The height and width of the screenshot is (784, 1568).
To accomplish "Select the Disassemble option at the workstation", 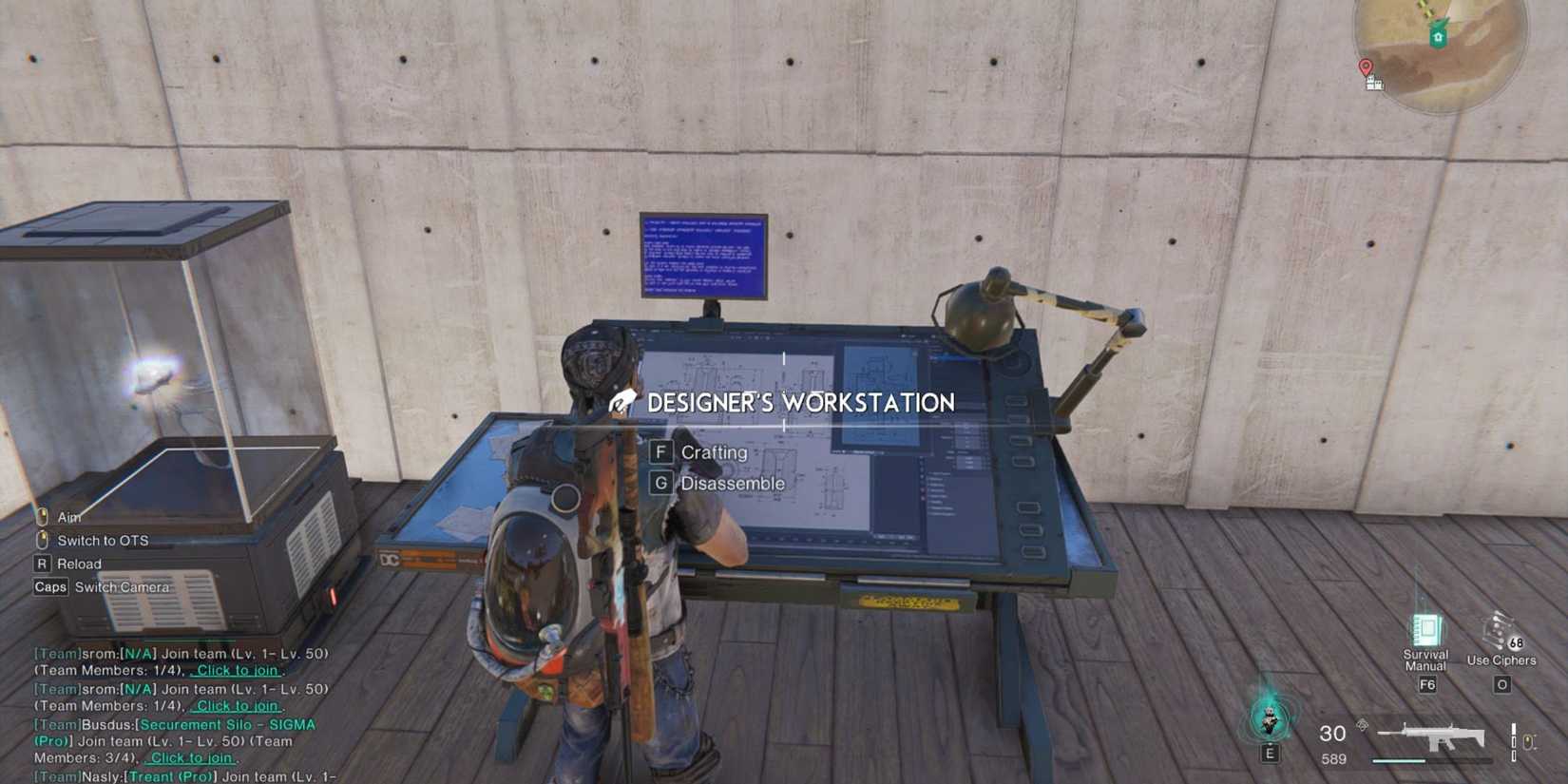I will coord(734,484).
